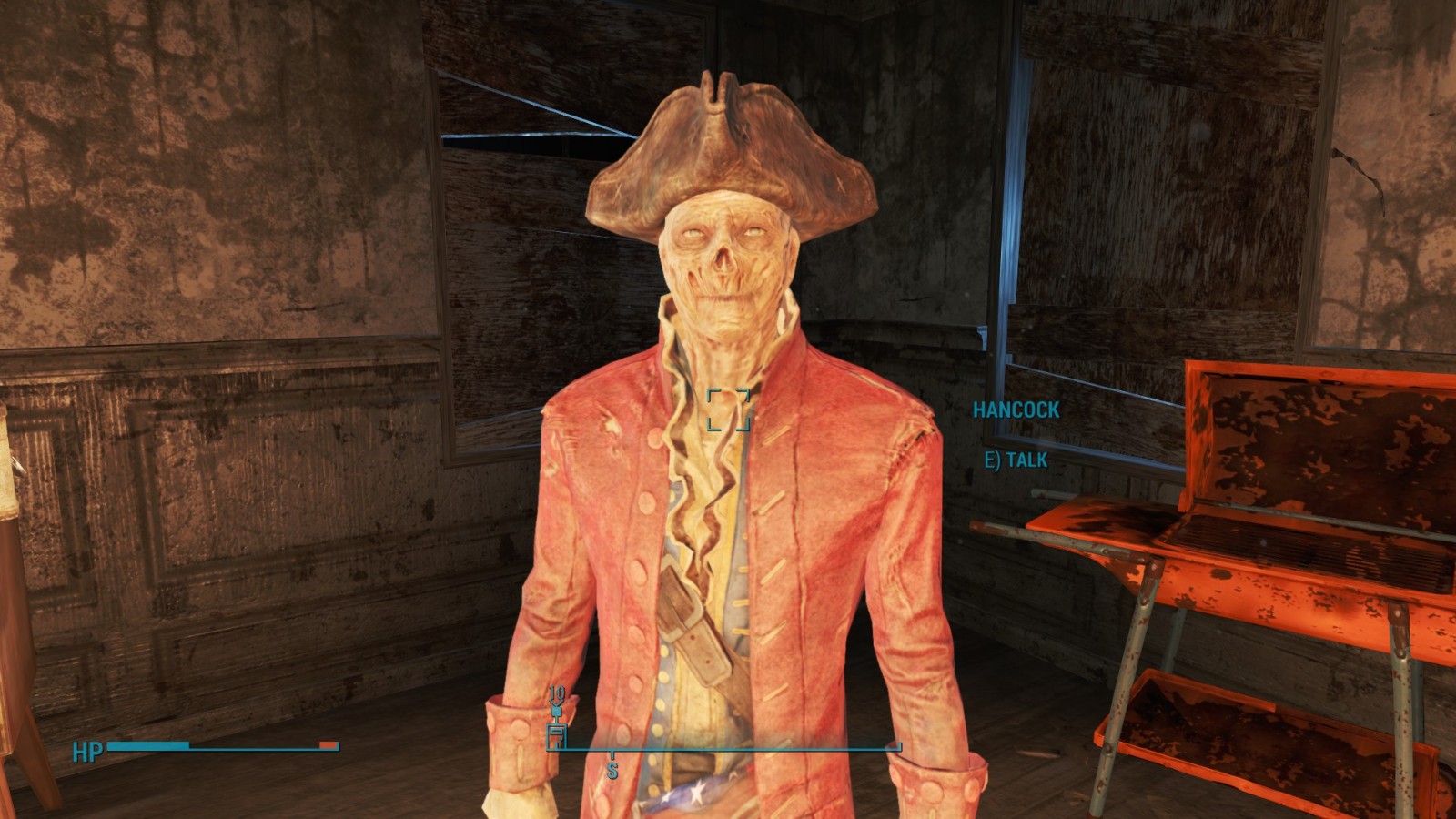Click the TALK text option
The height and width of the screenshot is (819, 1456).
coord(1028,460)
